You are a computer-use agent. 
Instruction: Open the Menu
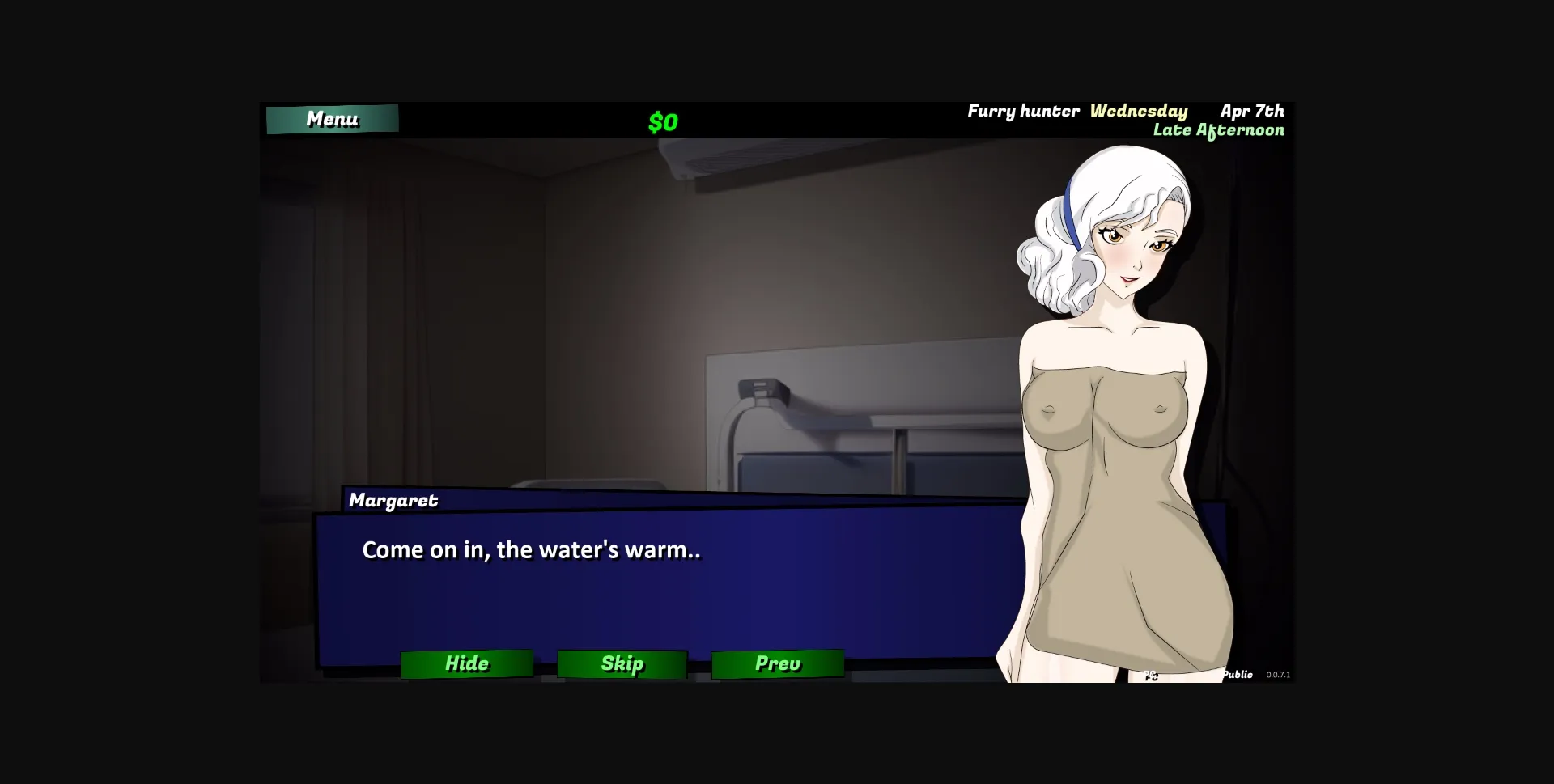(x=332, y=119)
